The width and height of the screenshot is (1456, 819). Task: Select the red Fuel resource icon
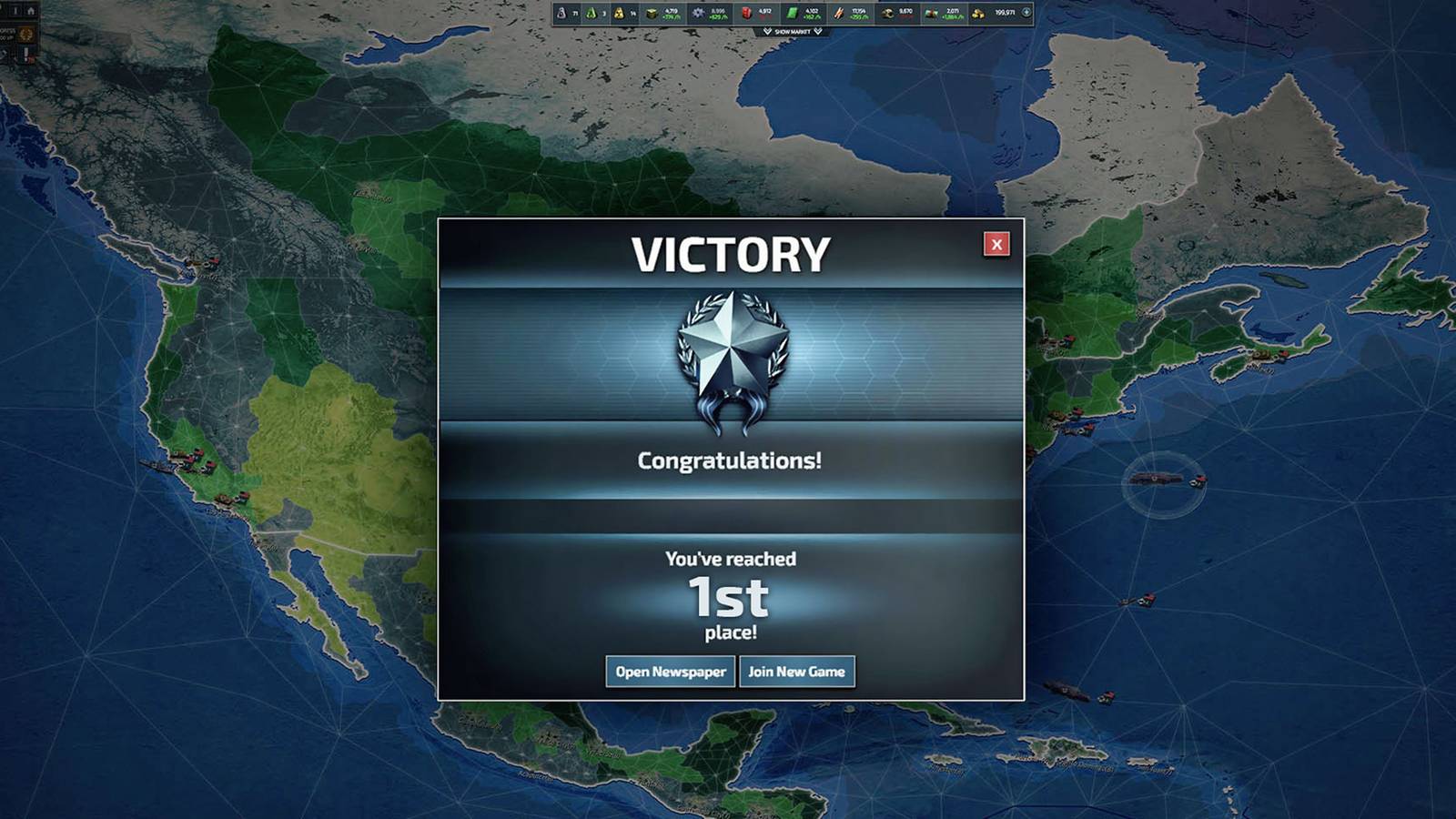pyautogui.click(x=748, y=12)
